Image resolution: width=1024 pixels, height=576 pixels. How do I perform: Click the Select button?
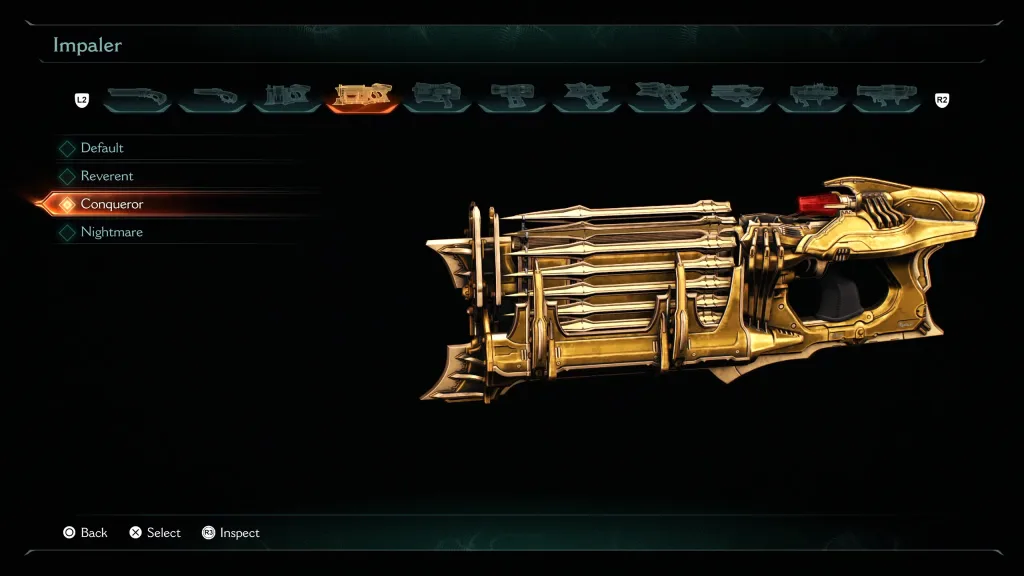pyautogui.click(x=155, y=533)
